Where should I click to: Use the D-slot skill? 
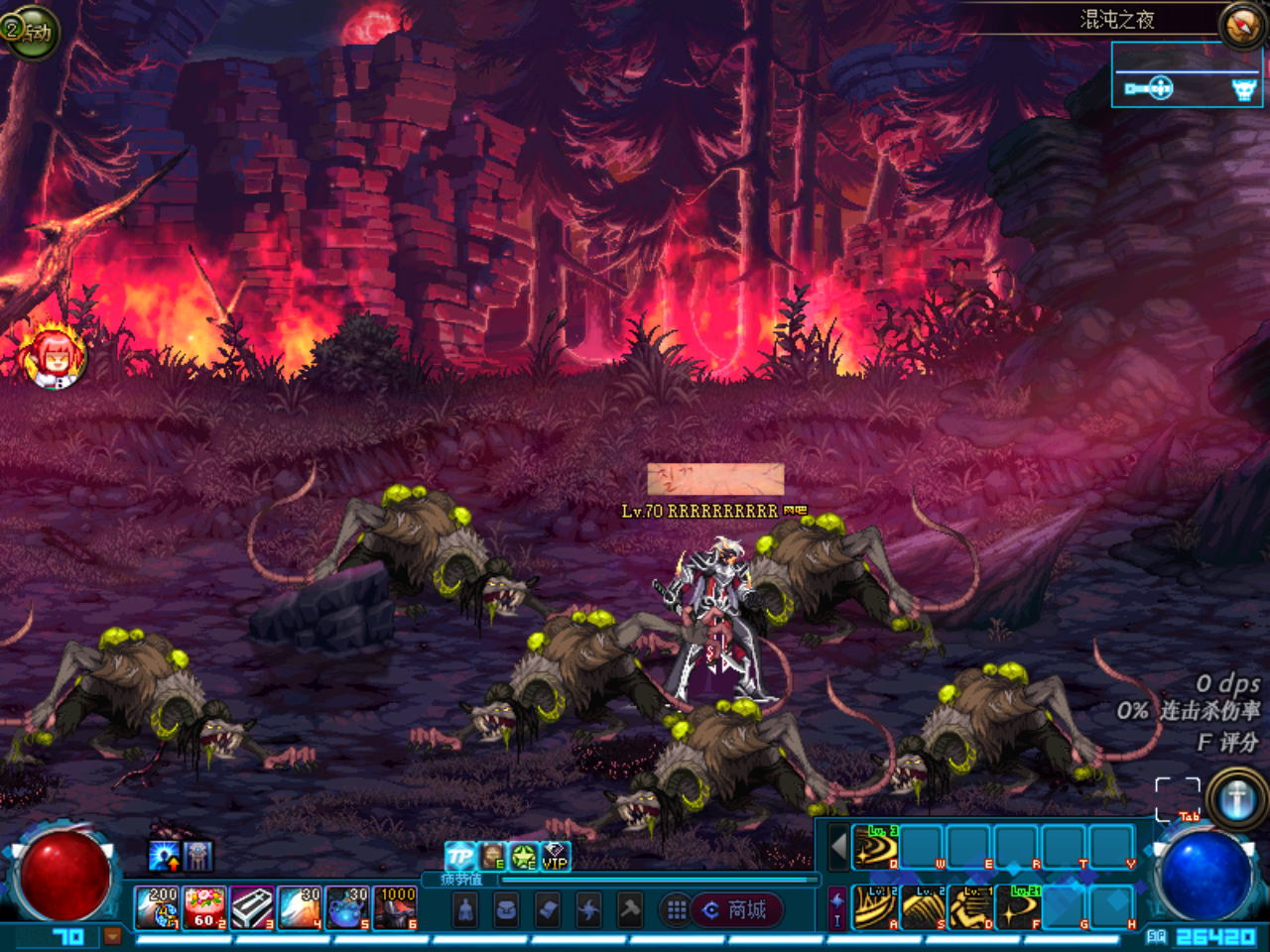pyautogui.click(x=971, y=907)
